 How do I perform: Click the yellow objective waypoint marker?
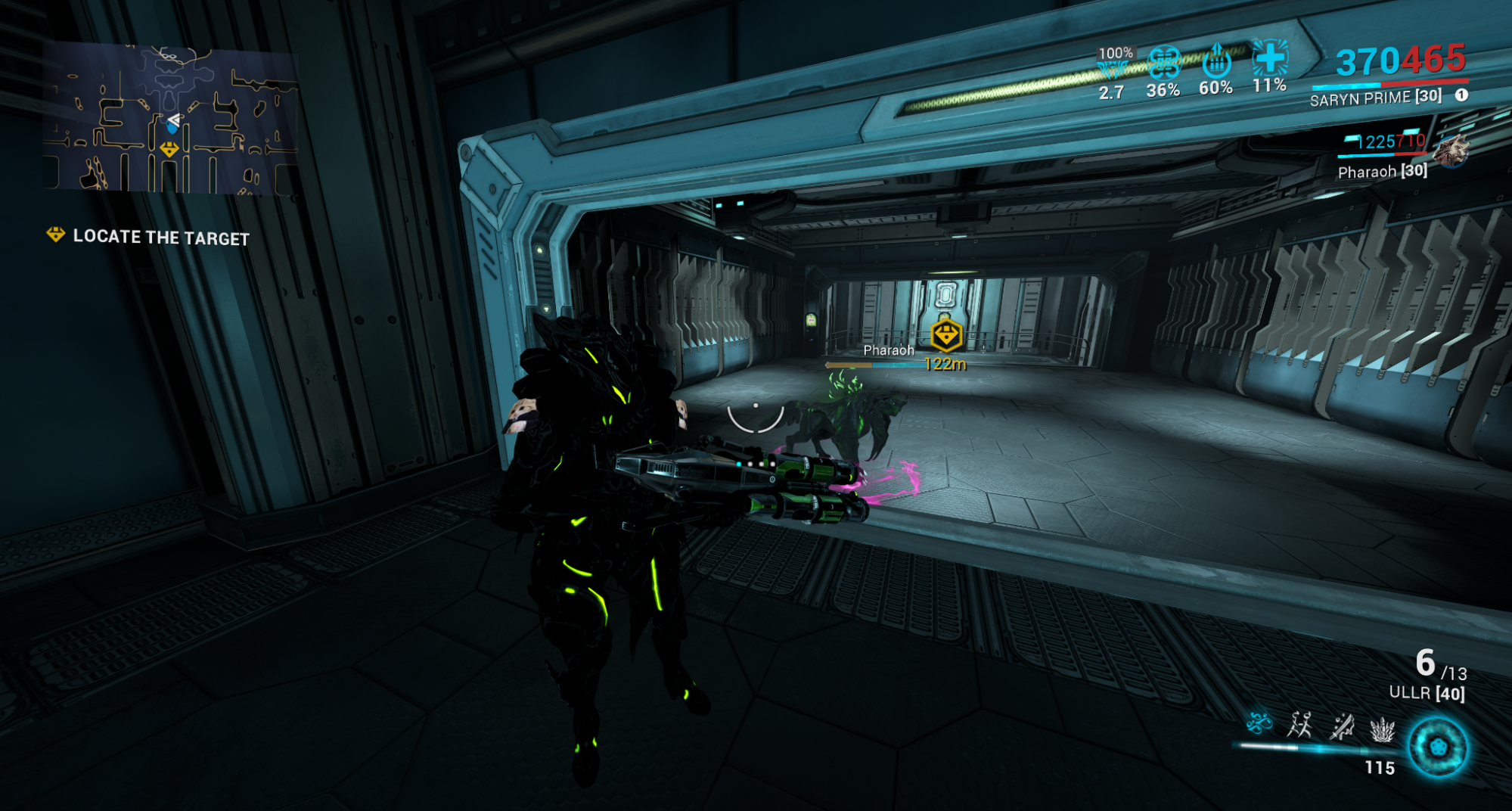click(945, 335)
